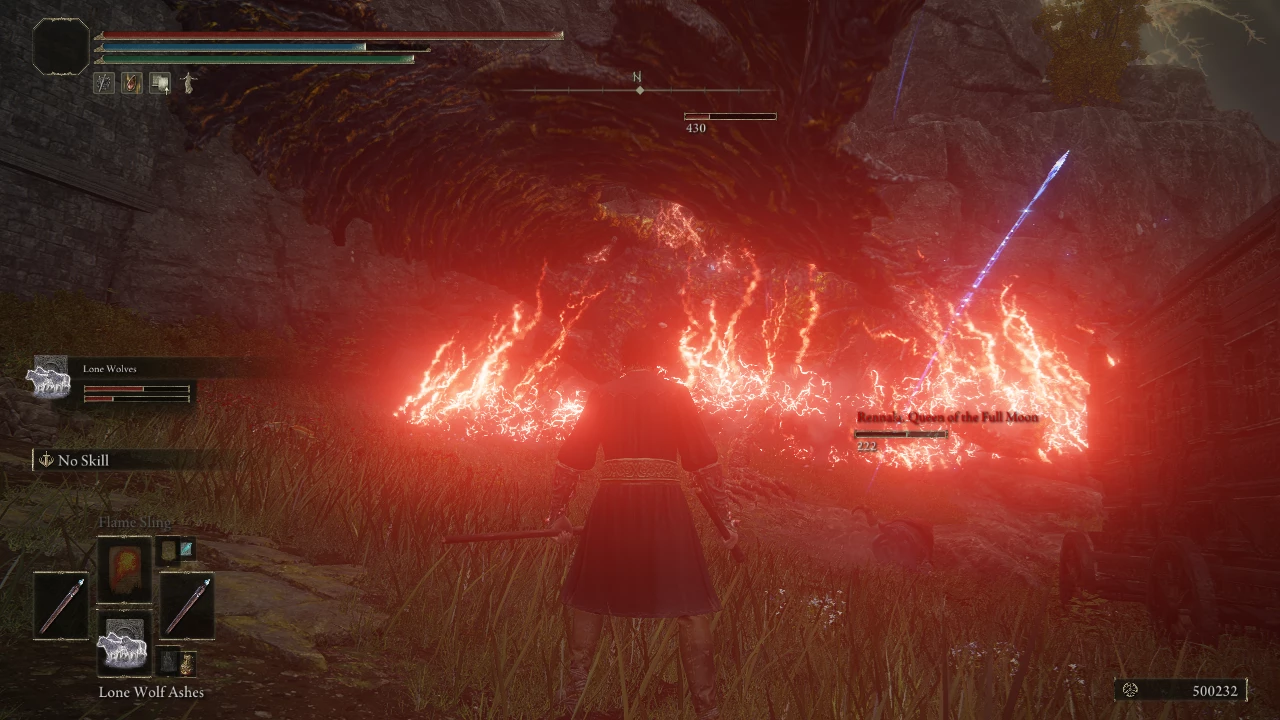
Task: Click the Lone Wolves summon portrait
Action: click(x=48, y=378)
